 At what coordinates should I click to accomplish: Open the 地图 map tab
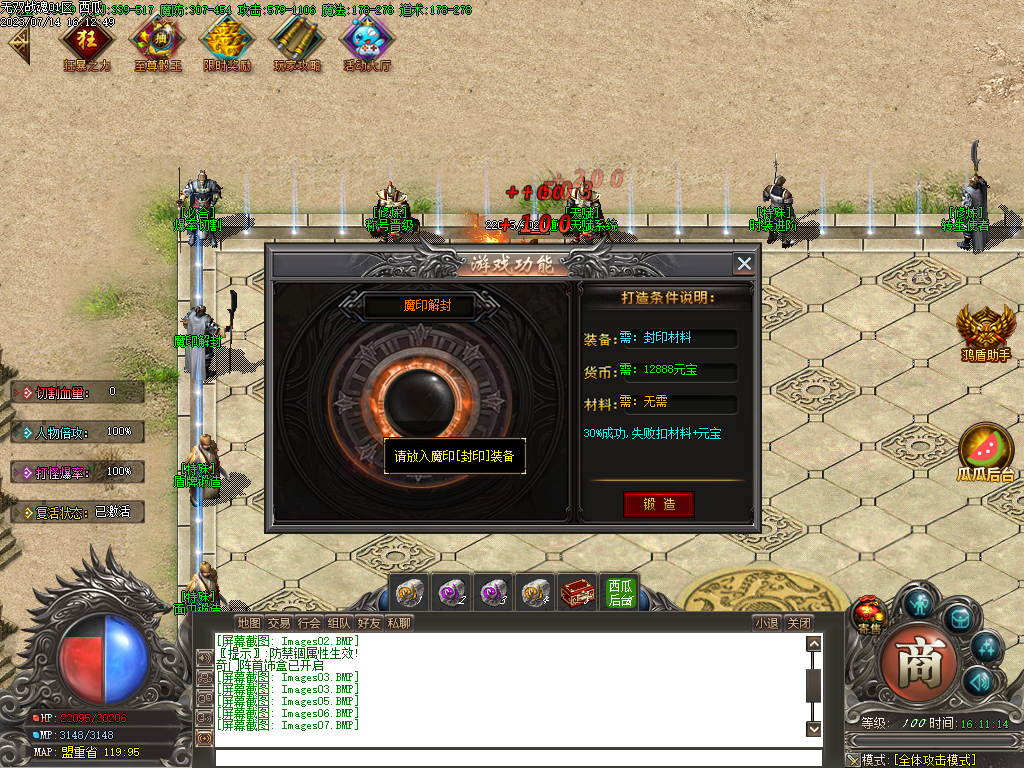(249, 623)
